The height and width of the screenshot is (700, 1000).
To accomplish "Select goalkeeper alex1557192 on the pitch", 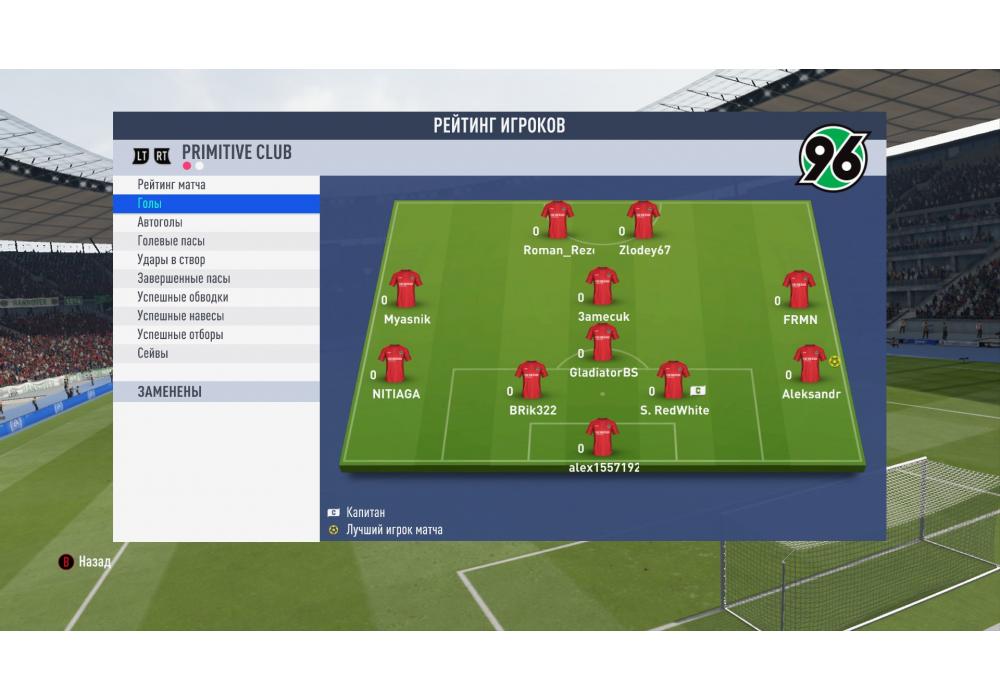I will click(602, 437).
